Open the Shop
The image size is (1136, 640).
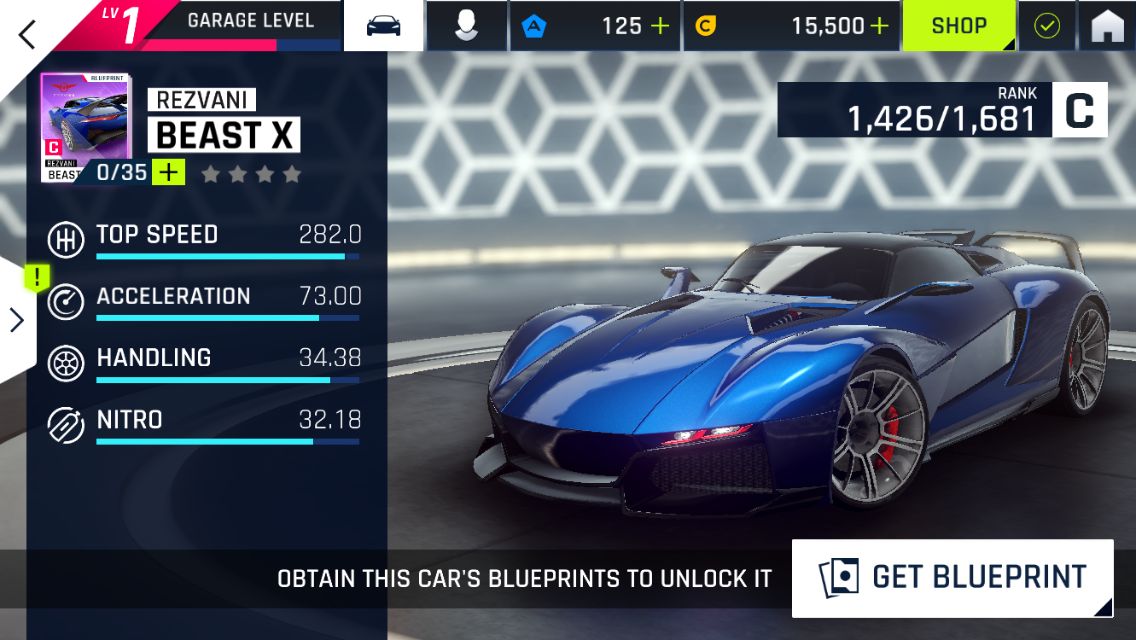click(x=959, y=26)
